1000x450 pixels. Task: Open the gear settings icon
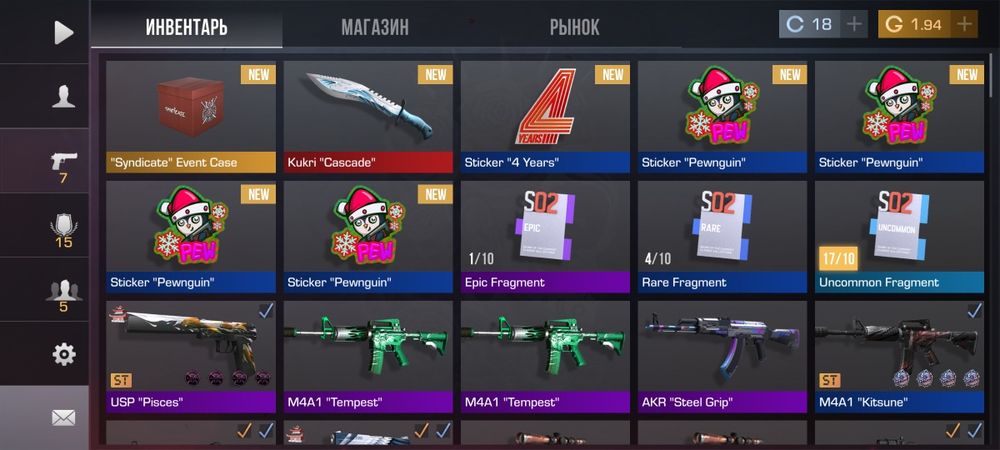point(63,354)
